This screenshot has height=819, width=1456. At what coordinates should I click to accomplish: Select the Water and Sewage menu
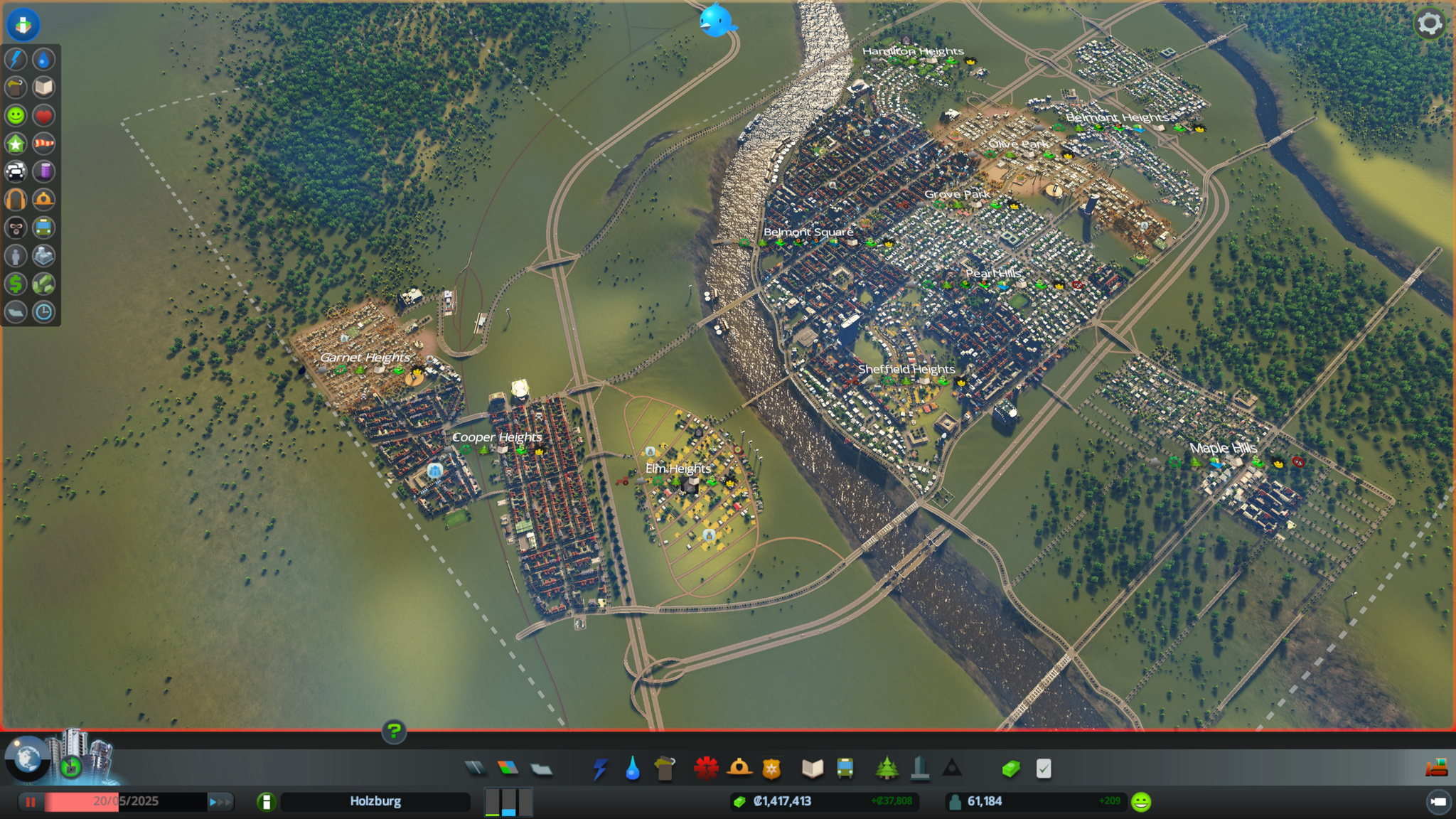(x=632, y=769)
